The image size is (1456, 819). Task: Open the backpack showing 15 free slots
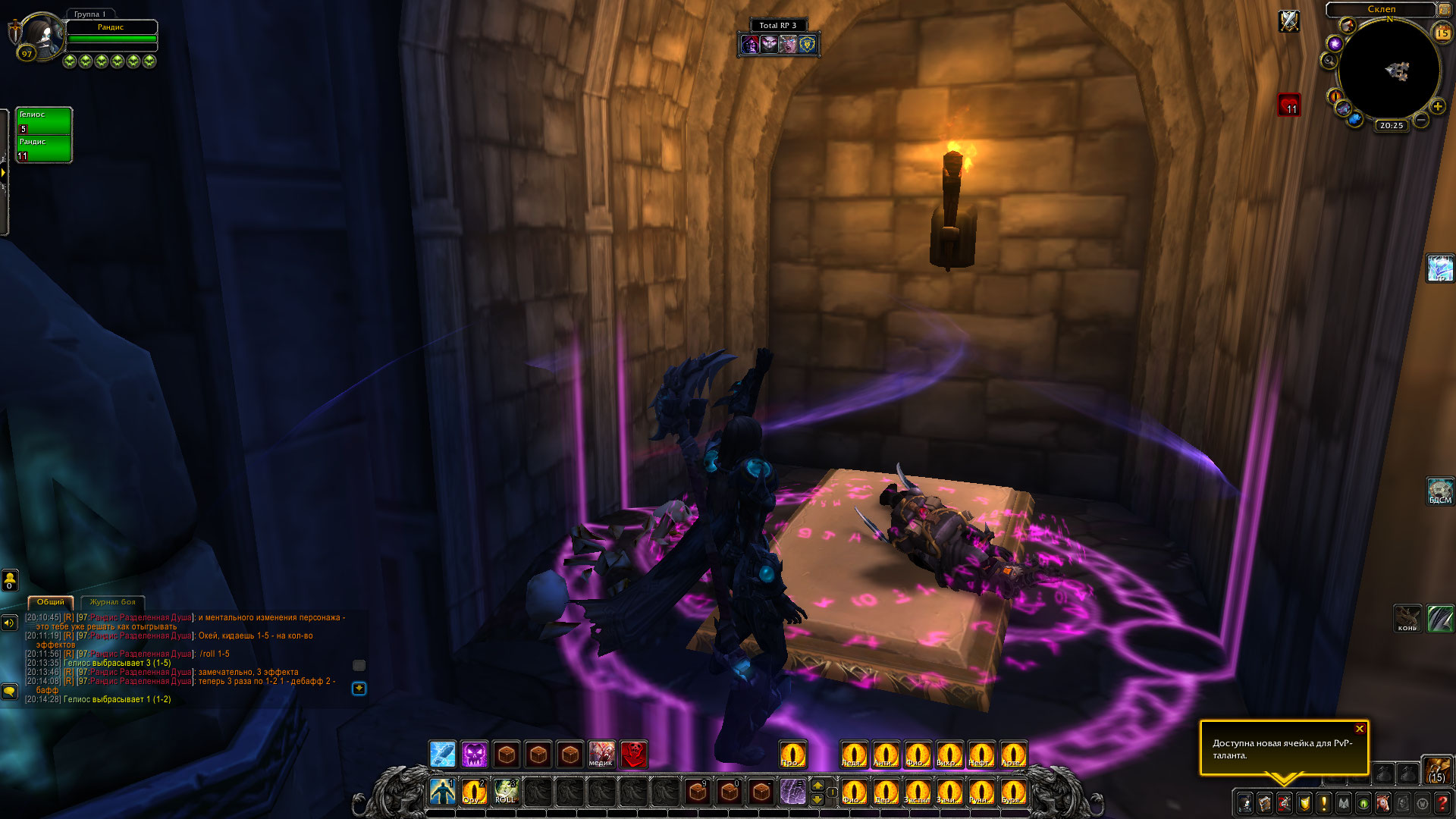[x=1436, y=770]
